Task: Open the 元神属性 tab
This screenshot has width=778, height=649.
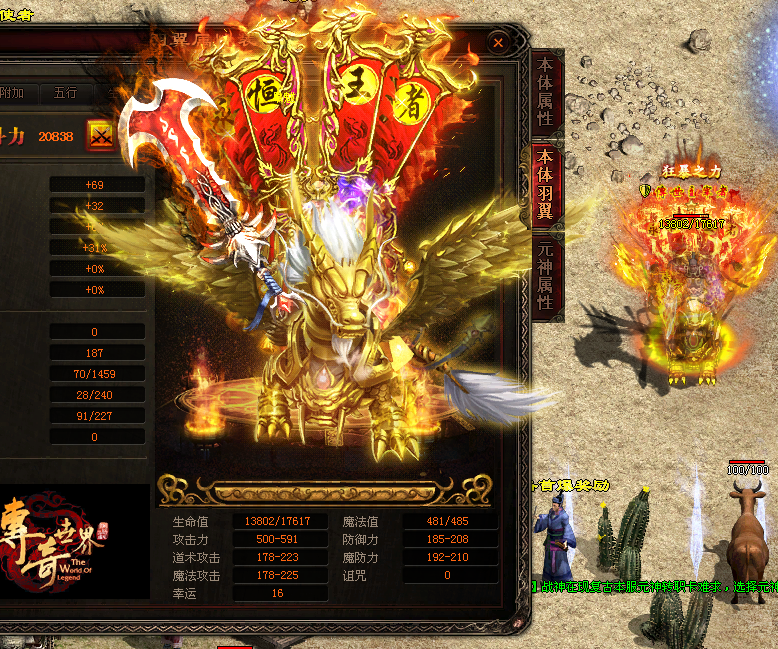Action: (x=546, y=274)
